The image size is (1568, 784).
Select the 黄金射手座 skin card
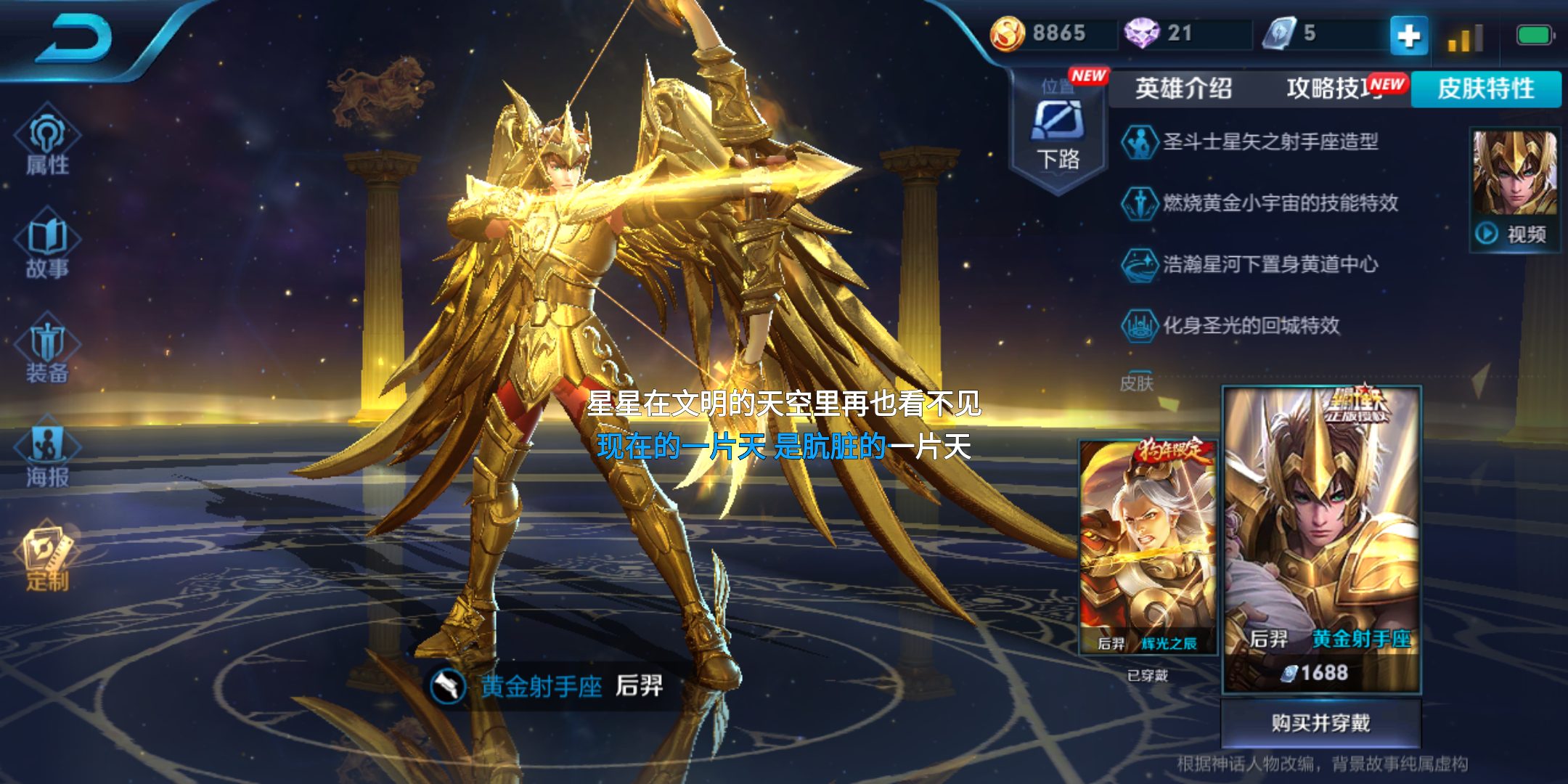1321,537
